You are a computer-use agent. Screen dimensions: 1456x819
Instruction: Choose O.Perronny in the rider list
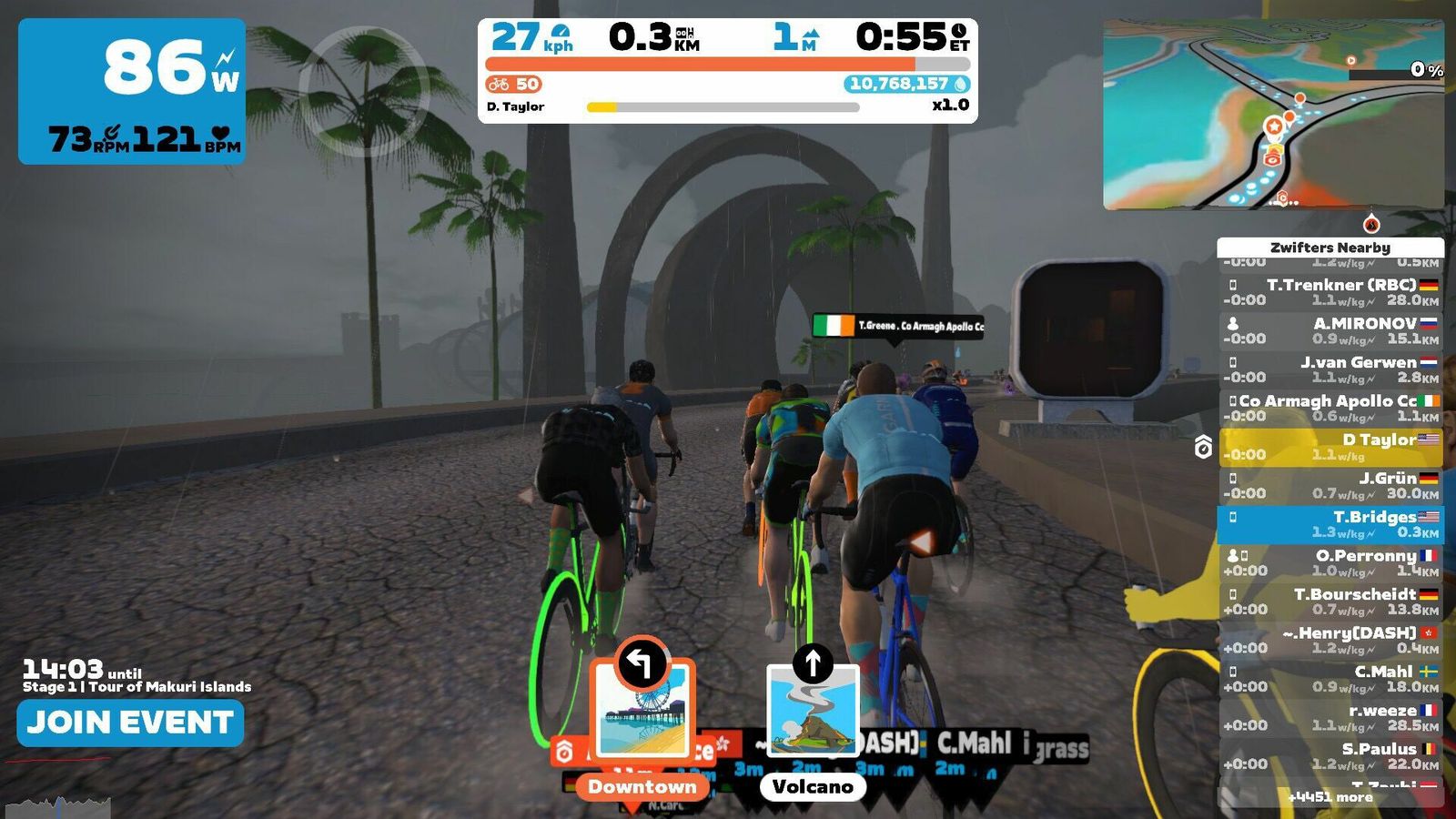(1330, 562)
